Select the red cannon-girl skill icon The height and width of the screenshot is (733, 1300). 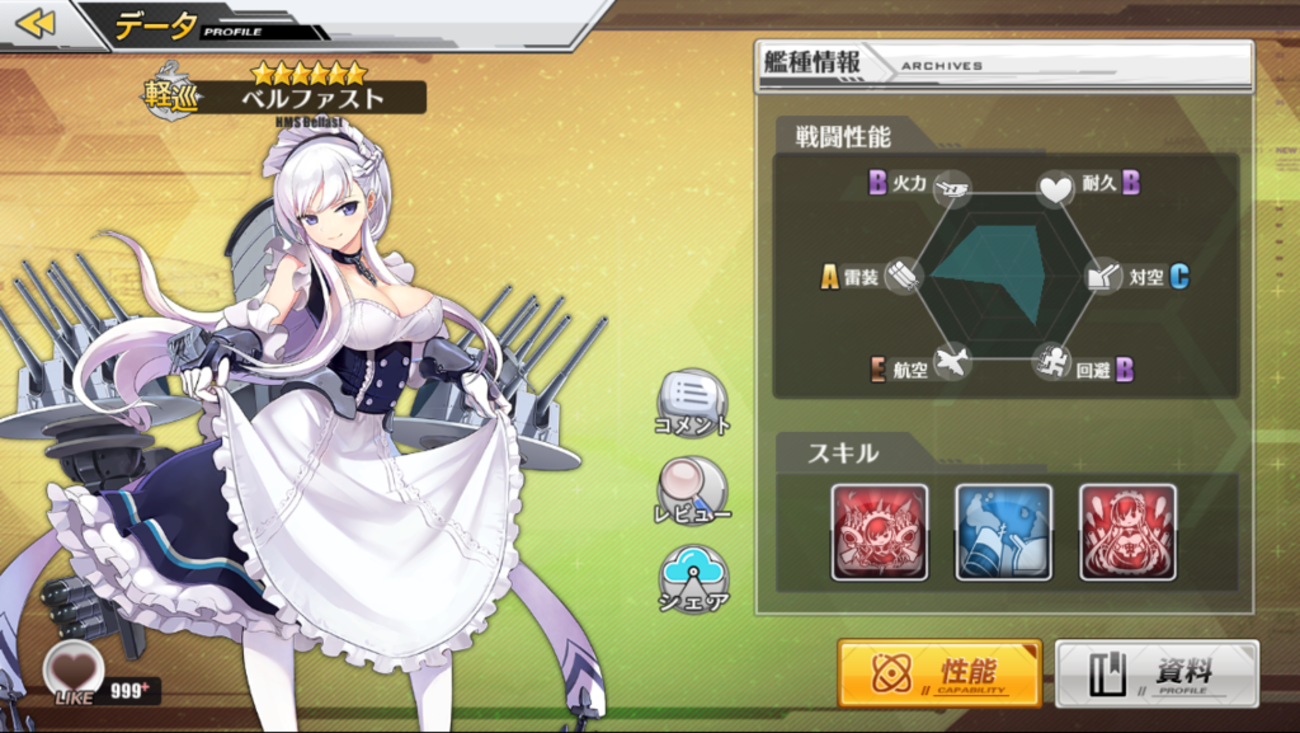(x=879, y=532)
